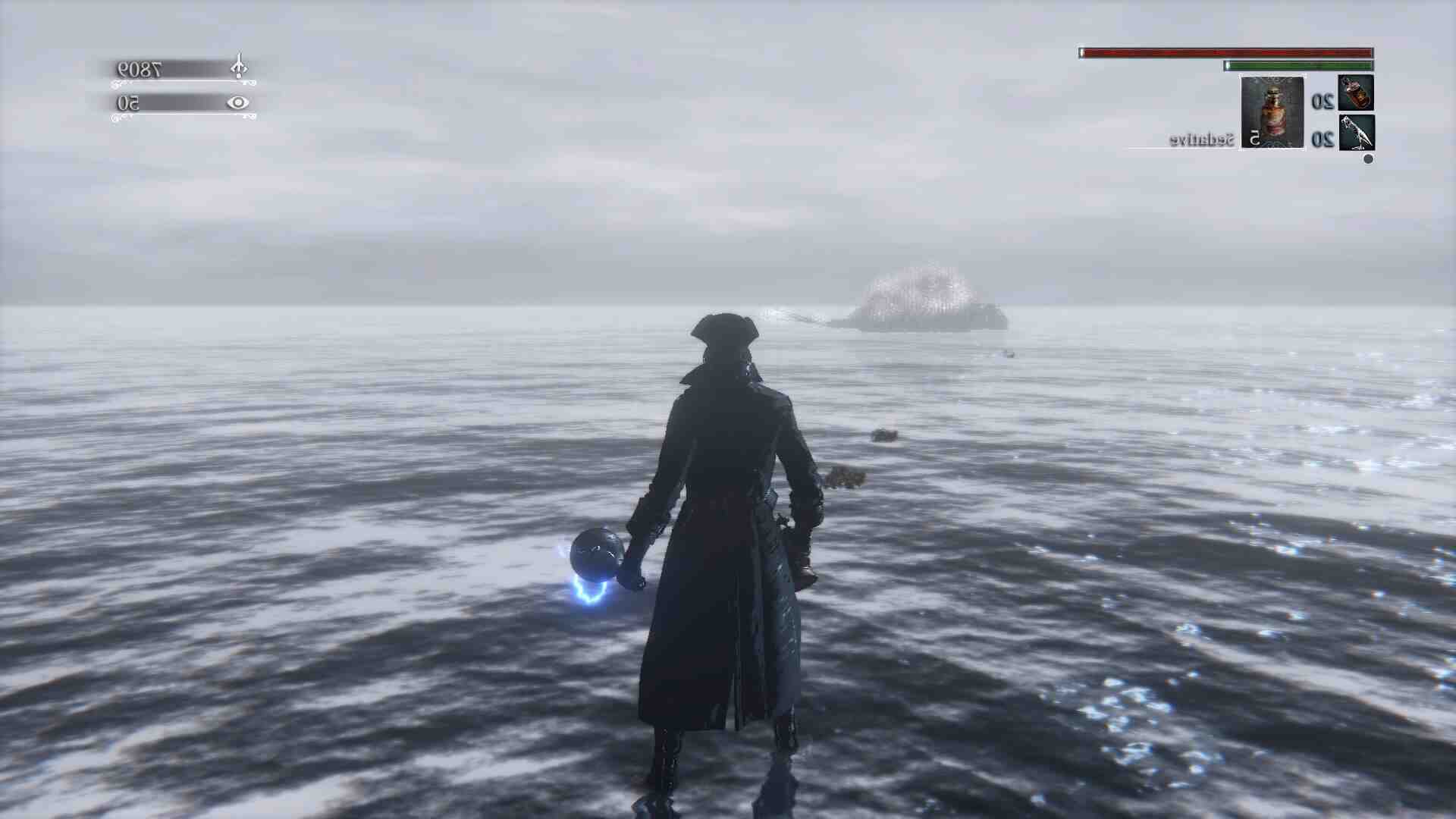This screenshot has width=1456, height=819.
Task: Select the Sedative quick item slot
Action: click(x=1272, y=112)
